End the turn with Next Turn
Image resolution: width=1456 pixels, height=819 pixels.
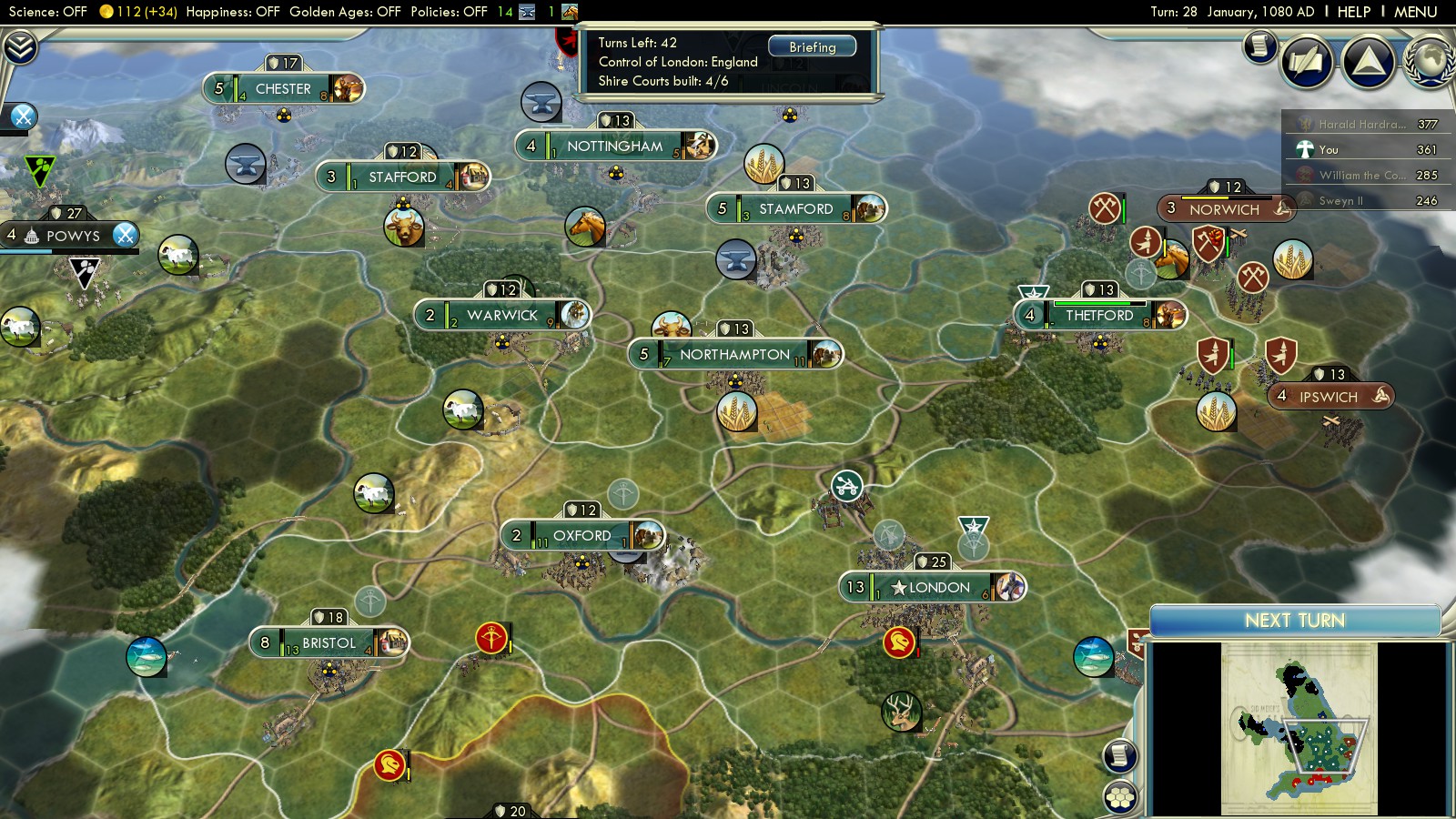[x=1294, y=621]
